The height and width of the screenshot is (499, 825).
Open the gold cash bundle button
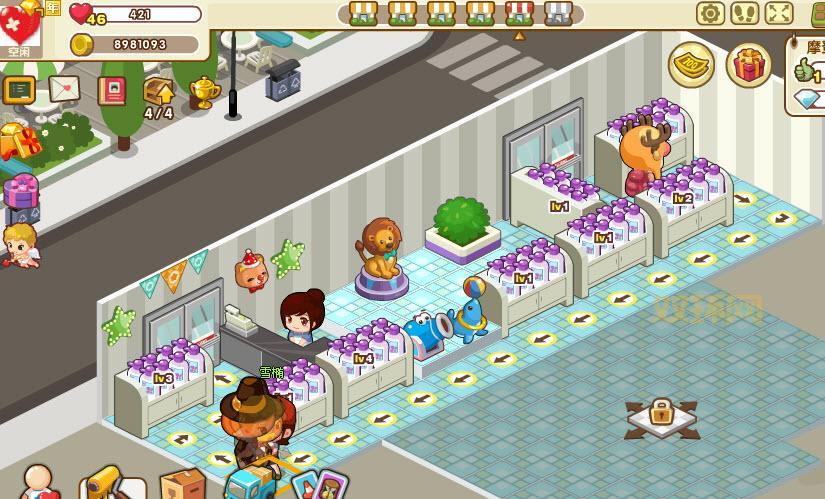click(691, 64)
